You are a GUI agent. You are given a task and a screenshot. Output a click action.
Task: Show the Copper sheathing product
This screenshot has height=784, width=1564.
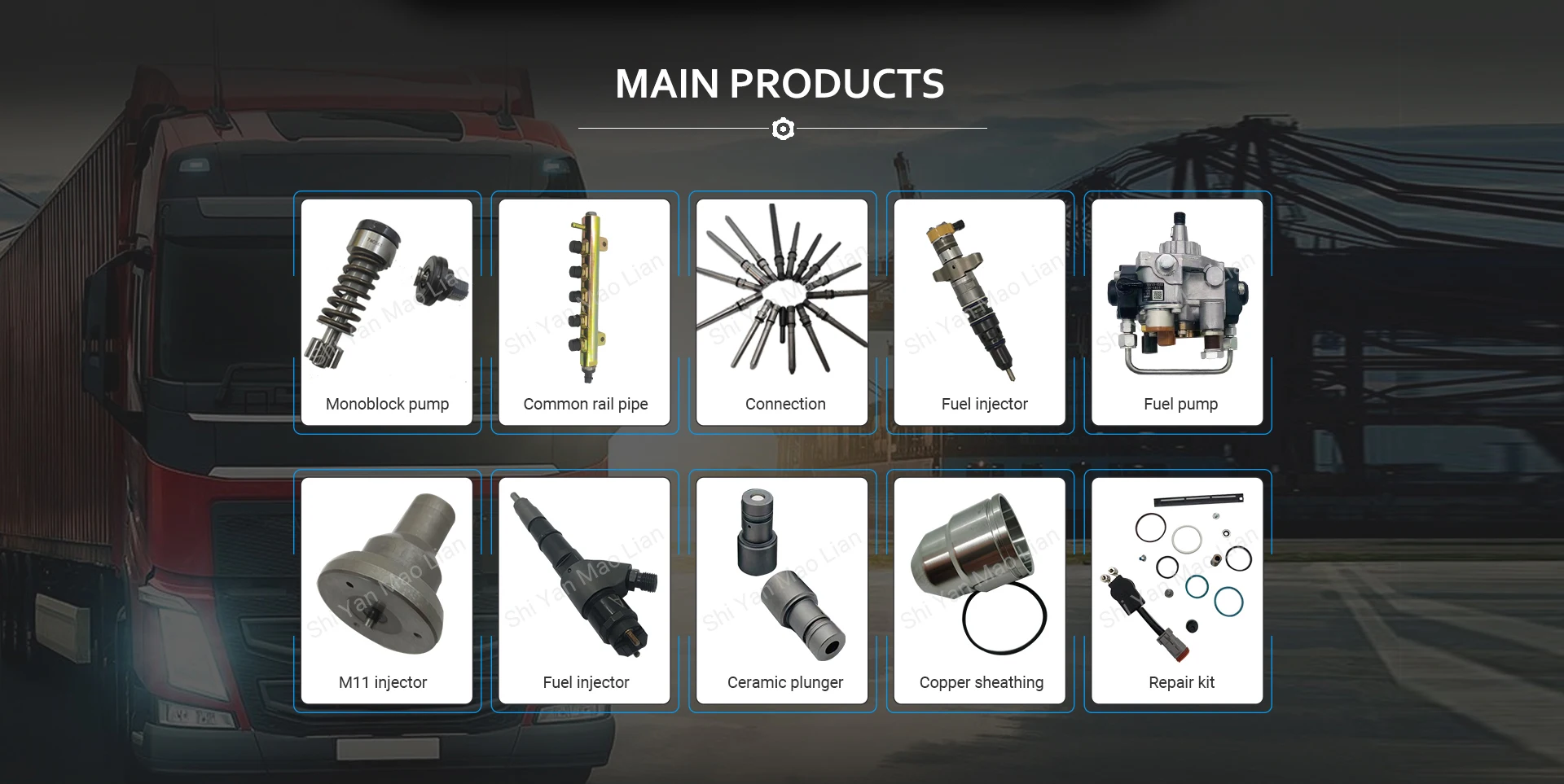coord(980,591)
